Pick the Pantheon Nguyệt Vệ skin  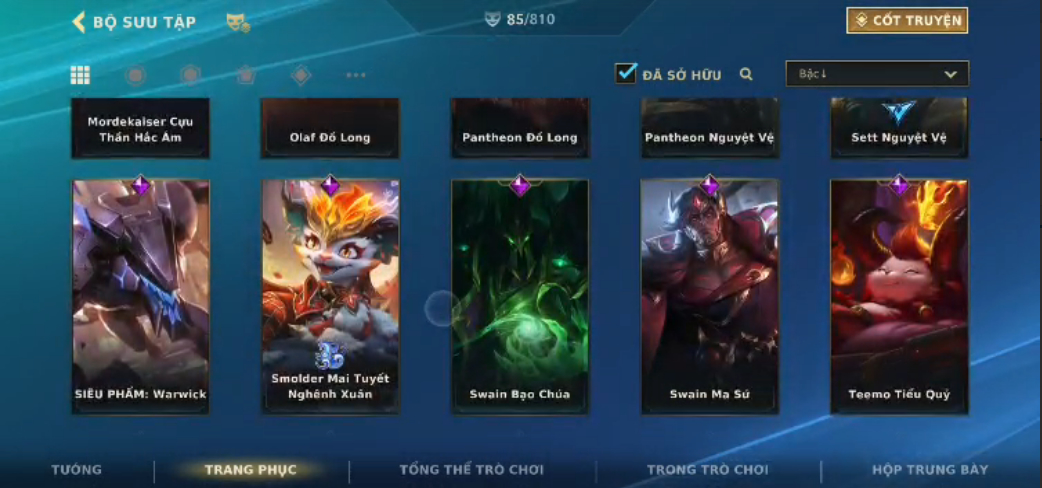tap(709, 128)
